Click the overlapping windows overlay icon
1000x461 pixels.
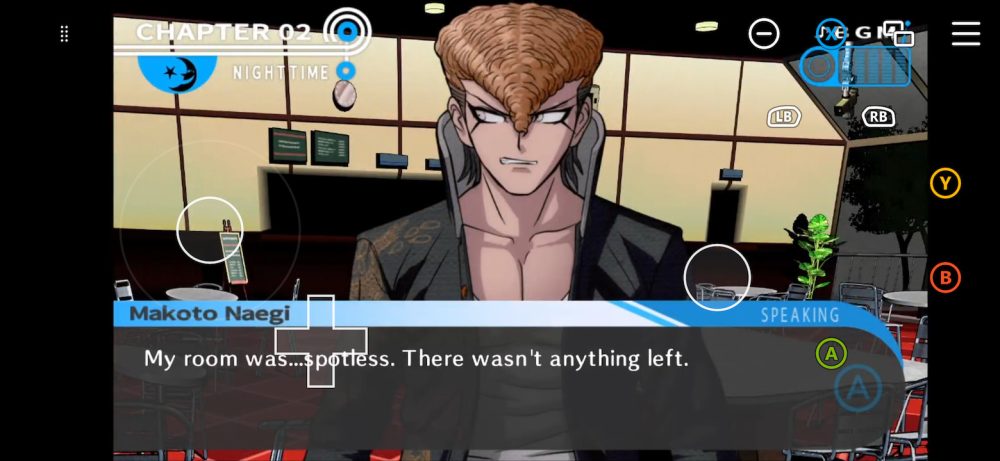pyautogui.click(x=899, y=34)
